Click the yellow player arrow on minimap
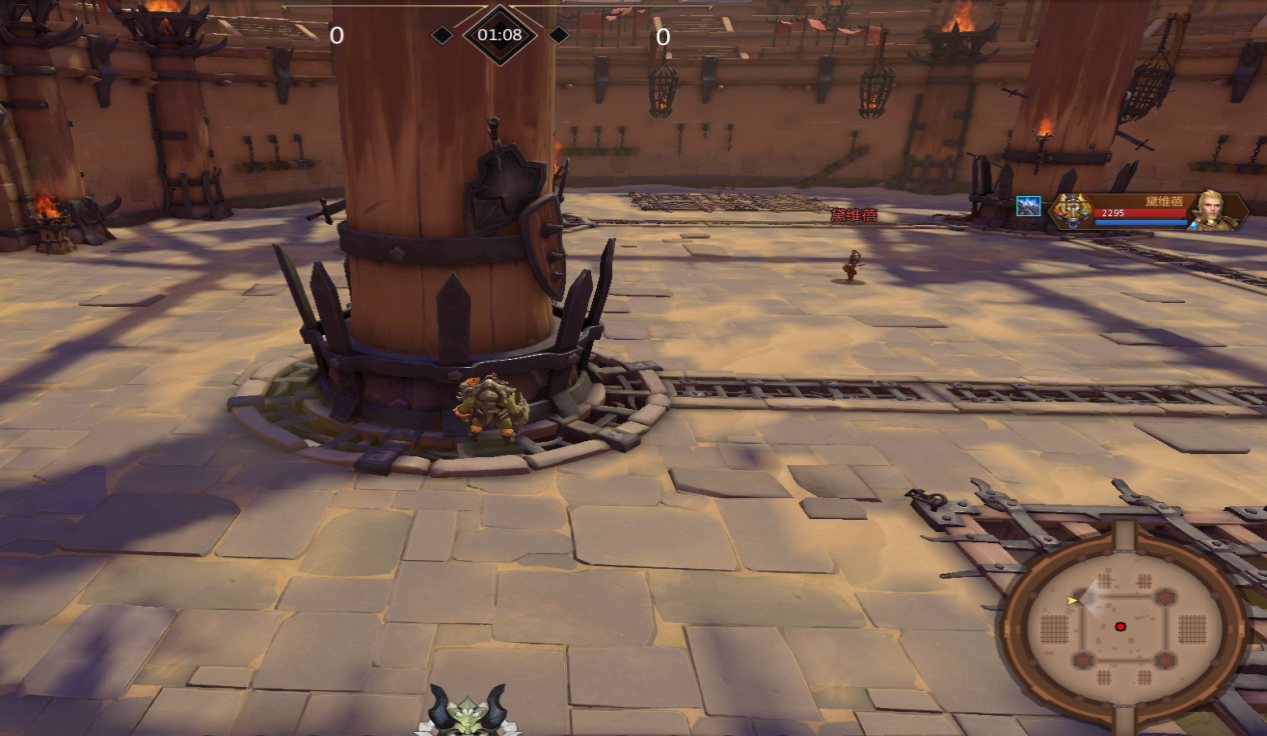1267x736 pixels. tap(1073, 600)
